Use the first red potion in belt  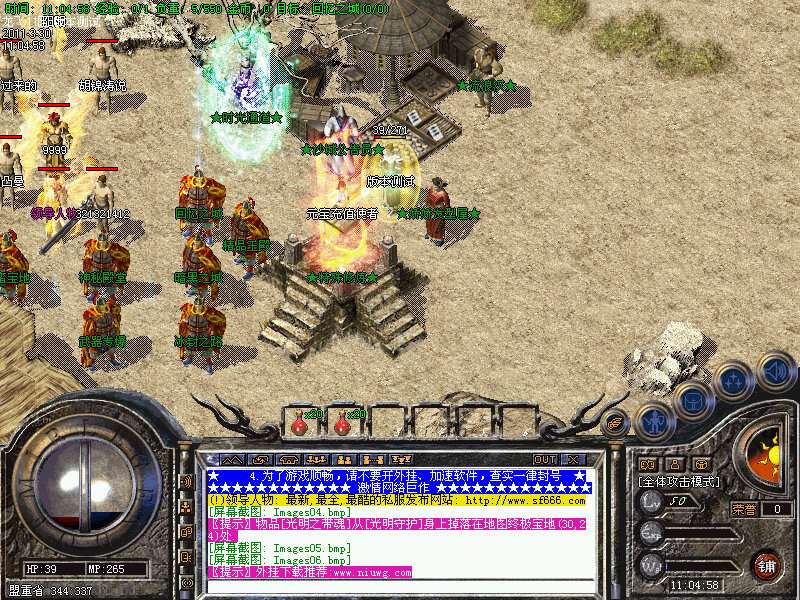(x=299, y=424)
